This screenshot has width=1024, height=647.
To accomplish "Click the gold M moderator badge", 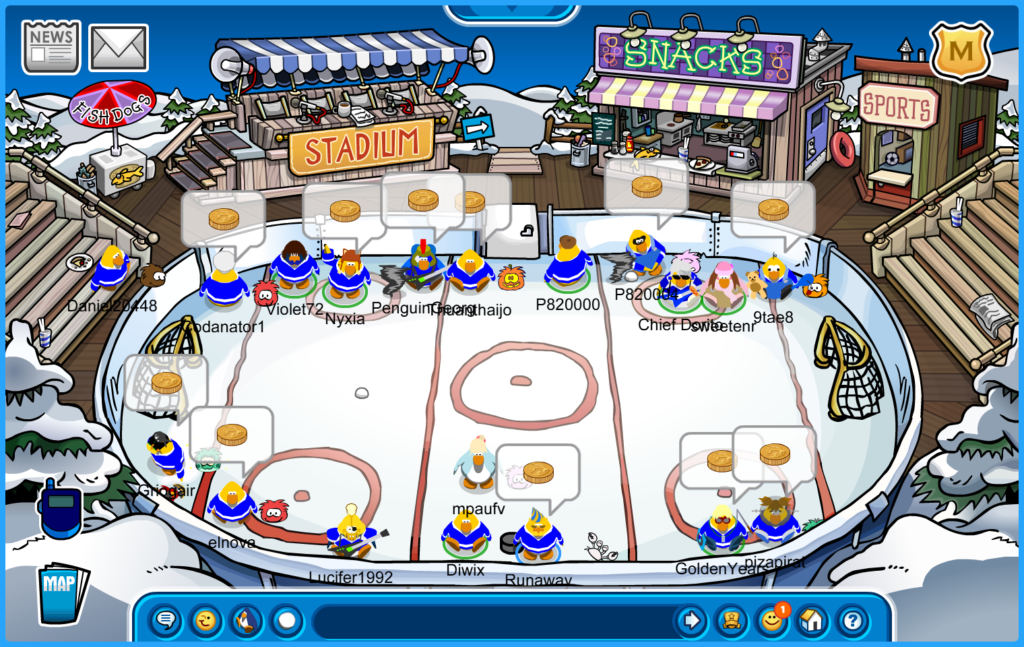I will [x=960, y=50].
